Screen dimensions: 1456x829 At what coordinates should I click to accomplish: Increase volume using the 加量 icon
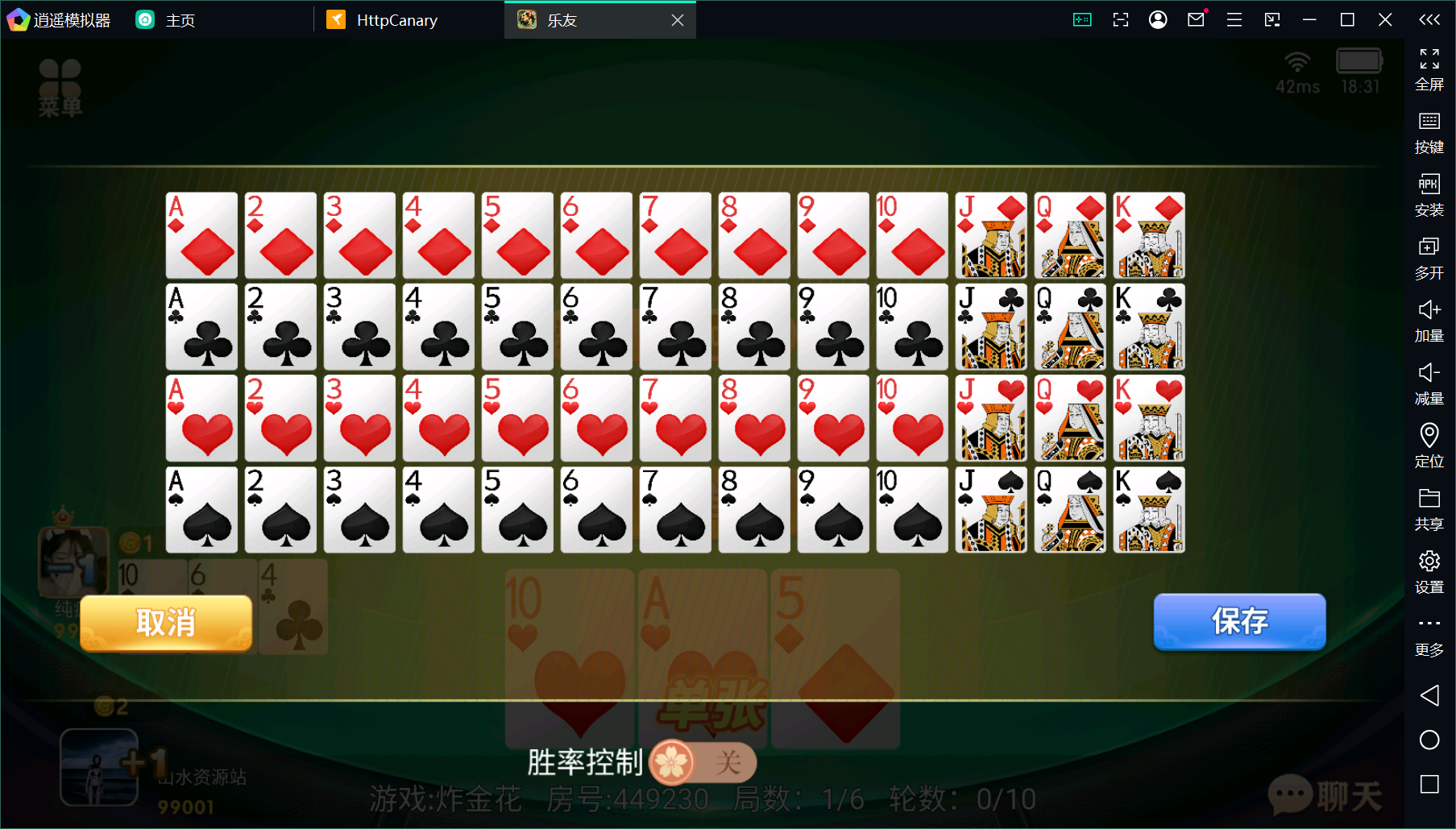pyautogui.click(x=1429, y=316)
